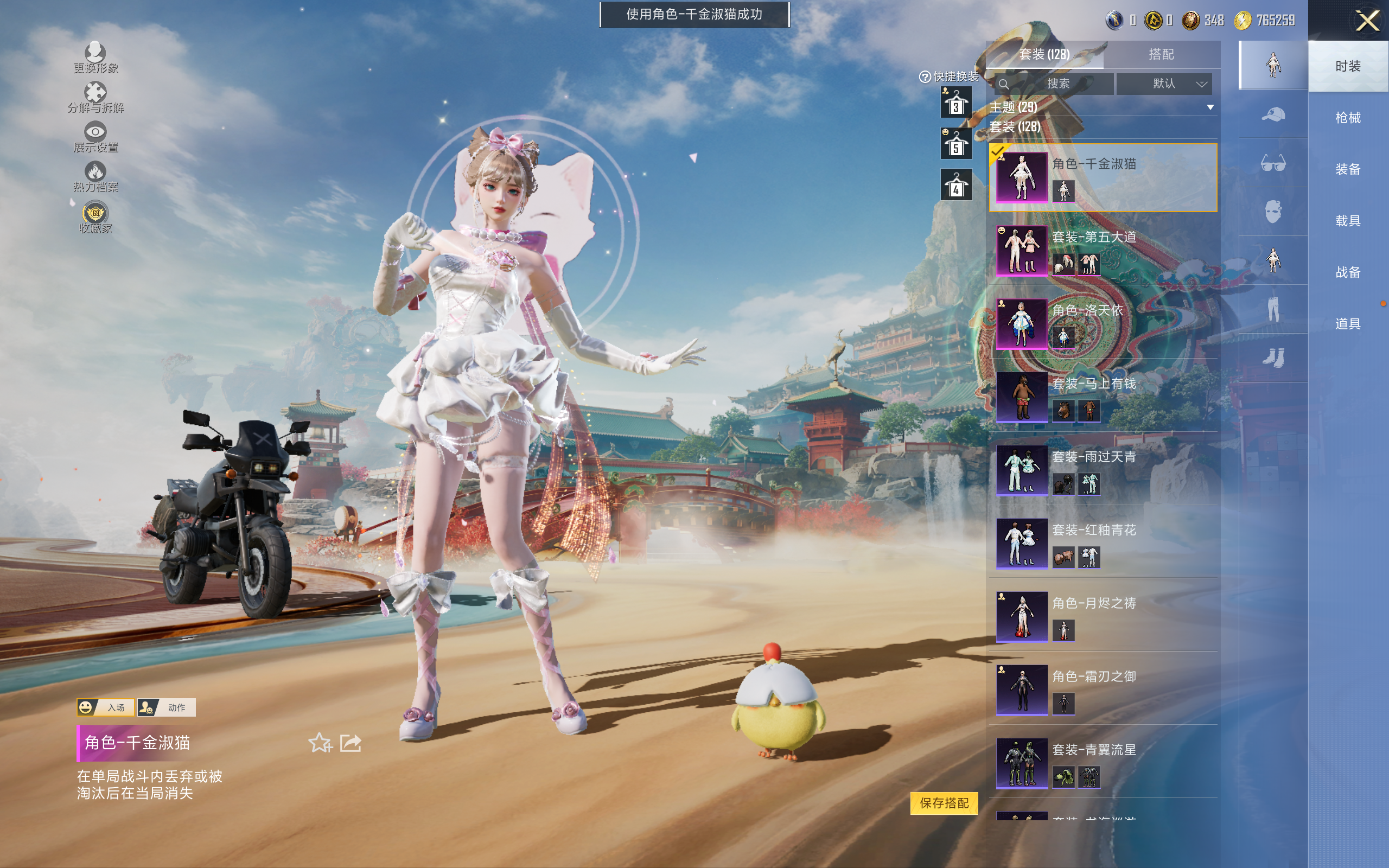Share the outfit using the share icon

point(351,743)
